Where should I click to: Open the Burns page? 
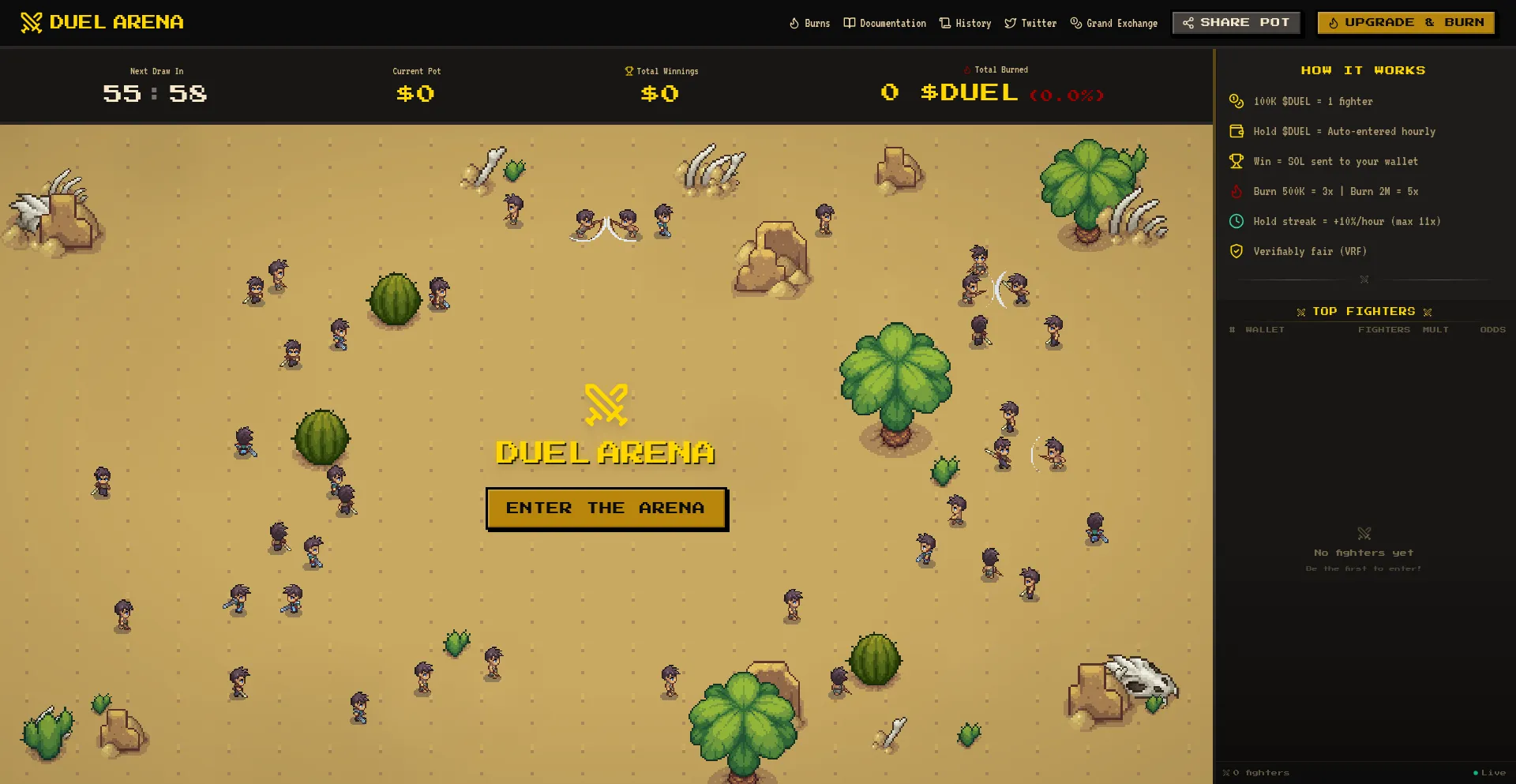point(809,24)
